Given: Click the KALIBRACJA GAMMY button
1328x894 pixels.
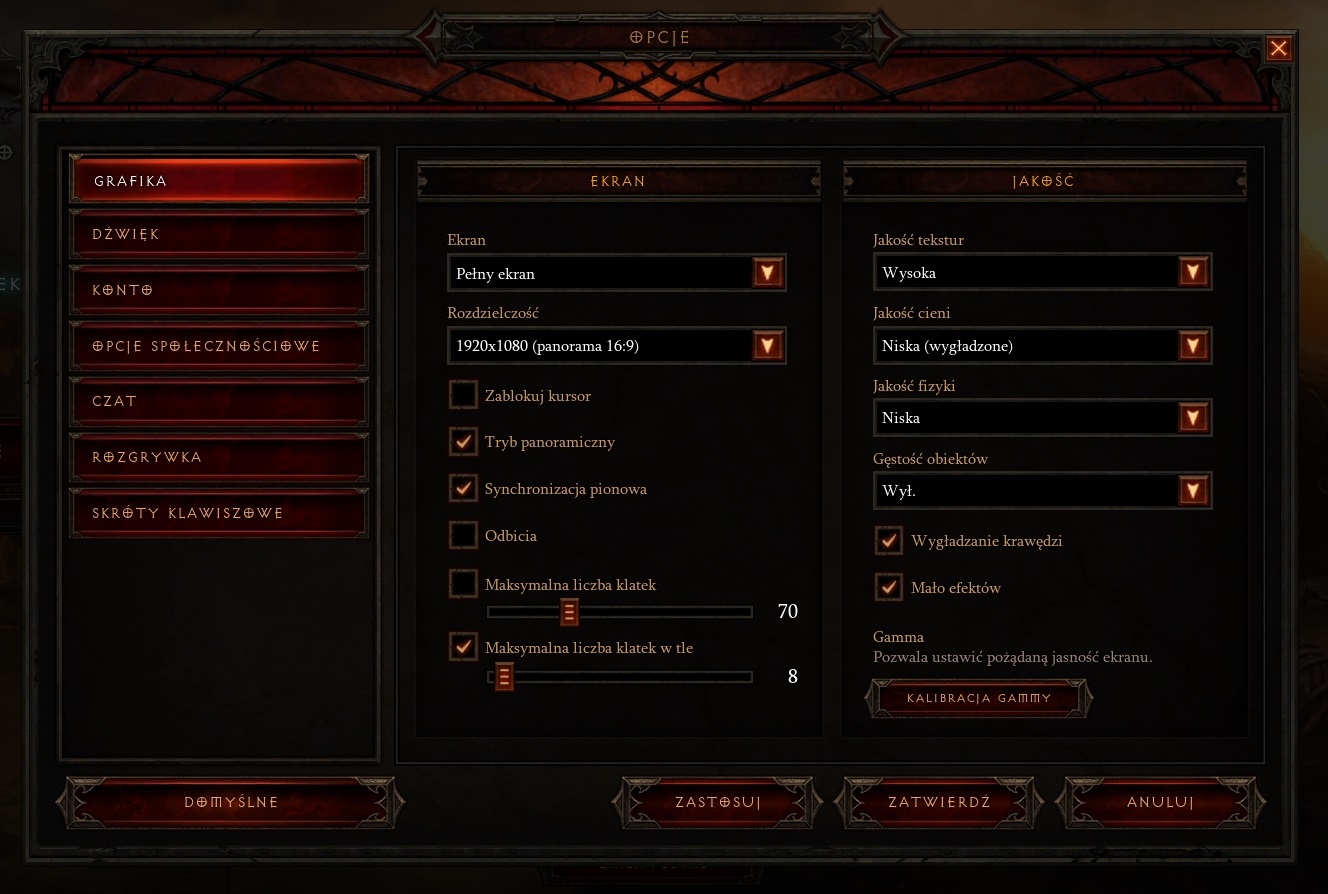Looking at the screenshot, I should 979,698.
